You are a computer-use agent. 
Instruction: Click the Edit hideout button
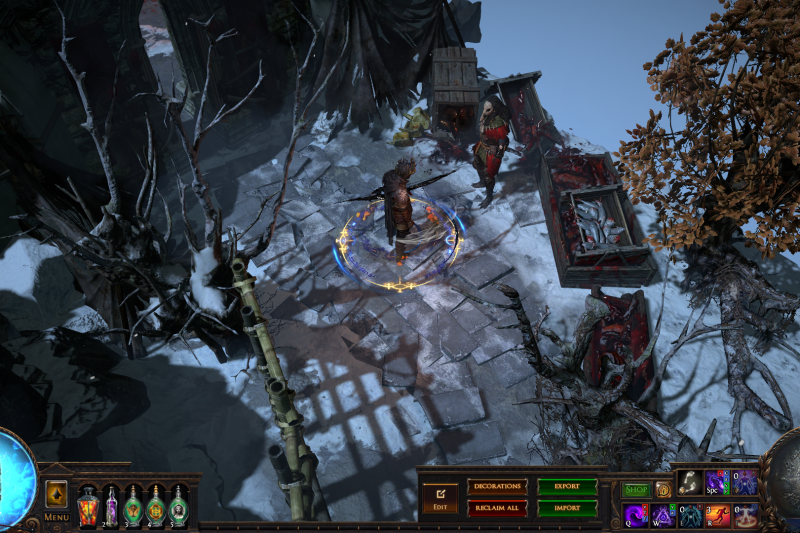[x=439, y=497]
